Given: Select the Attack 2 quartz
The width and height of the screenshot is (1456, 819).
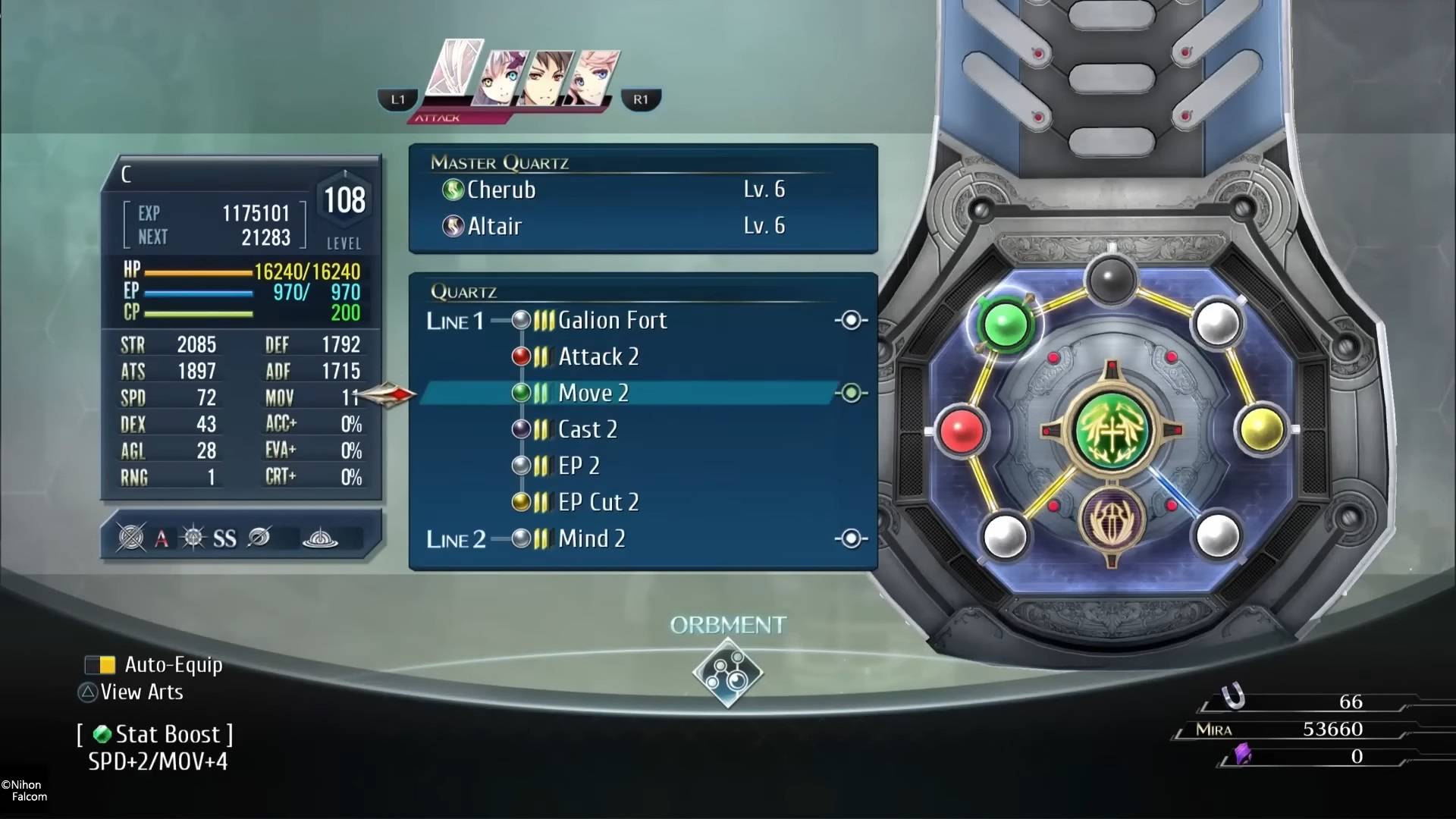Looking at the screenshot, I should 598,357.
